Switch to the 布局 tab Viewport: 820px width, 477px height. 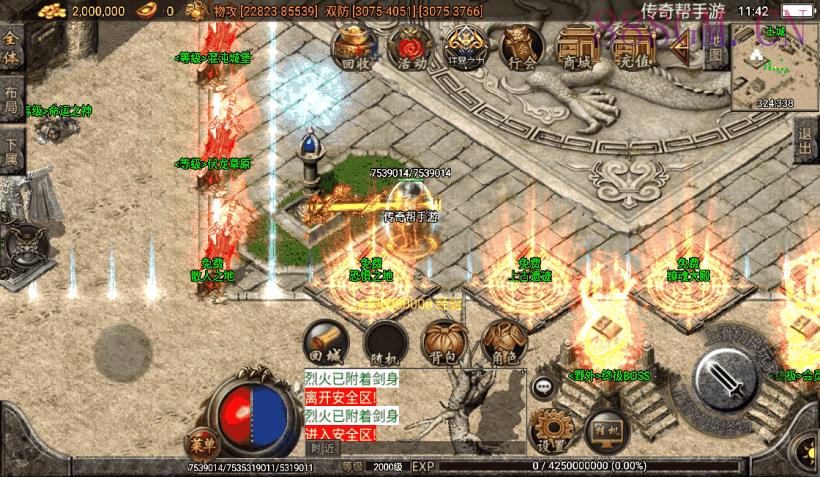click(x=11, y=98)
